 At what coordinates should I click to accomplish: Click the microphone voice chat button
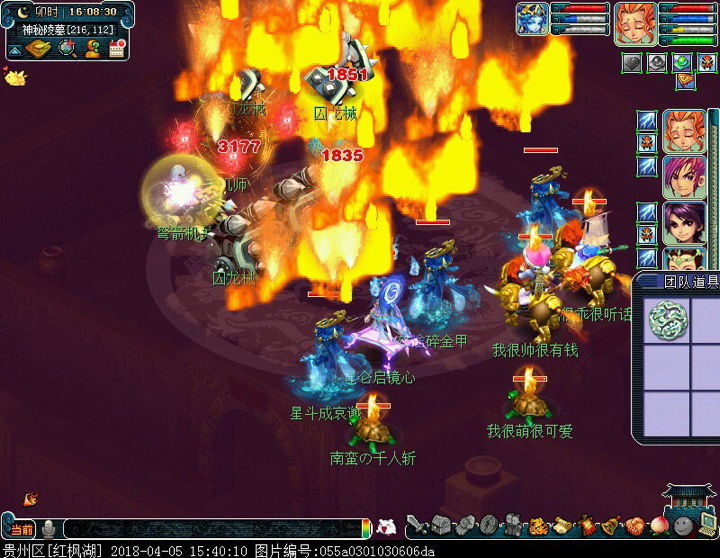[50, 528]
